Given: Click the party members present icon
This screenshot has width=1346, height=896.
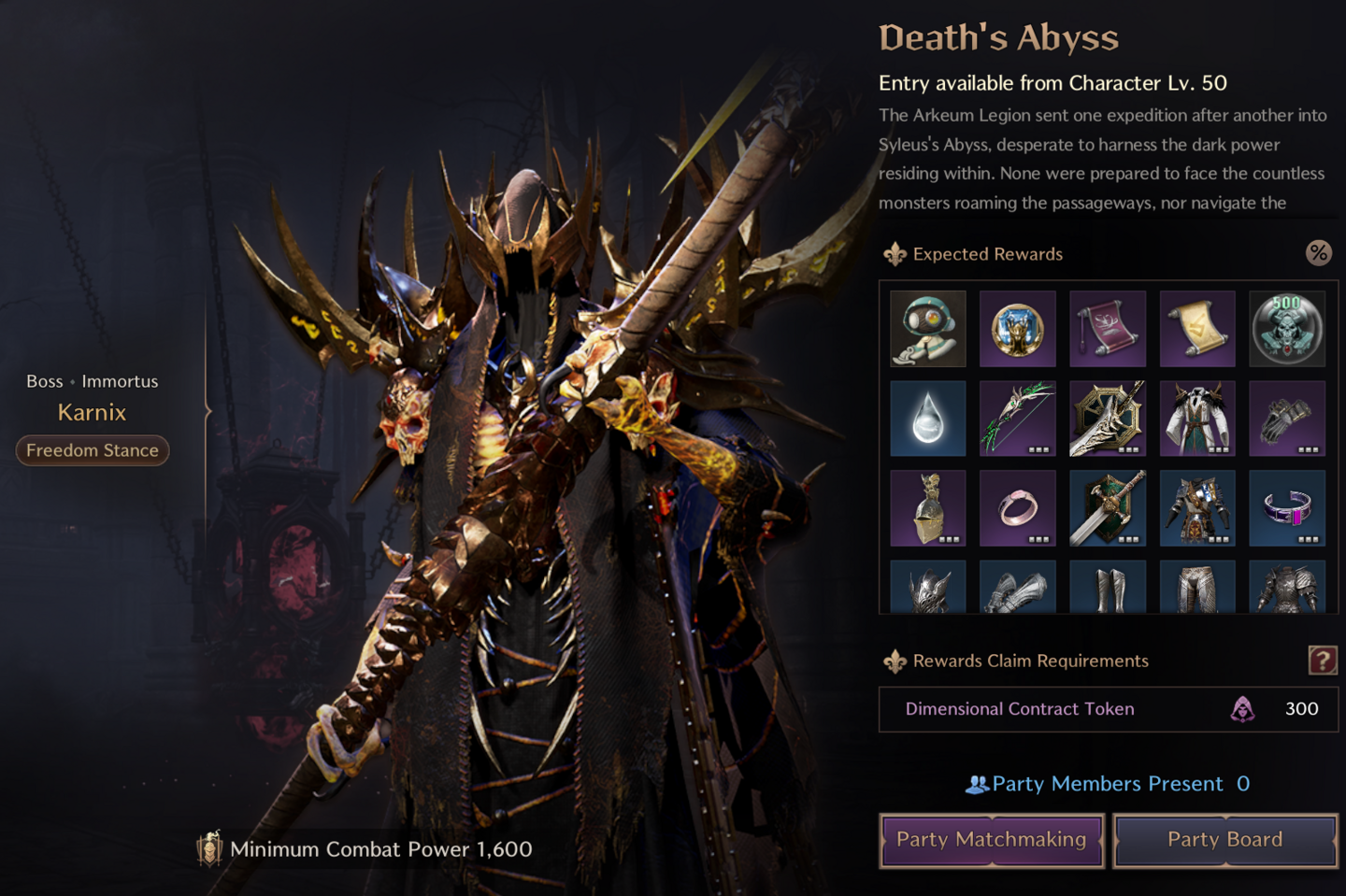Looking at the screenshot, I should coord(980,784).
